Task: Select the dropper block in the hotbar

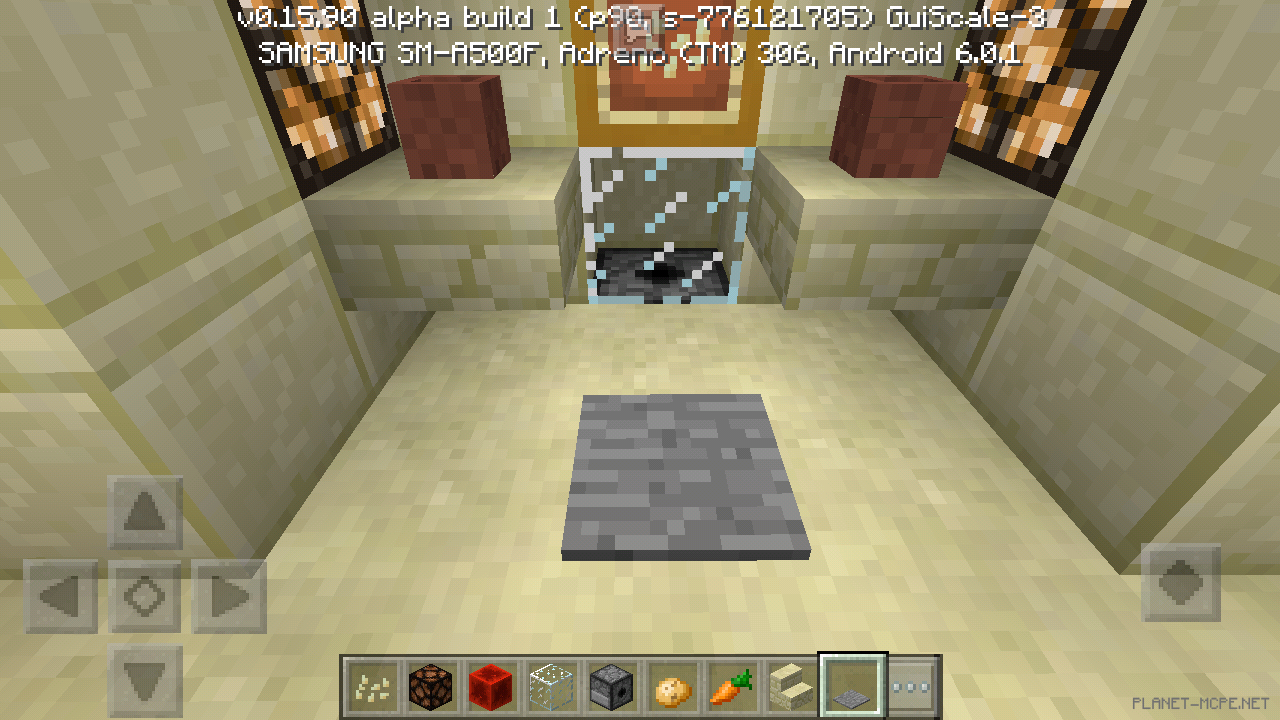Action: click(611, 685)
